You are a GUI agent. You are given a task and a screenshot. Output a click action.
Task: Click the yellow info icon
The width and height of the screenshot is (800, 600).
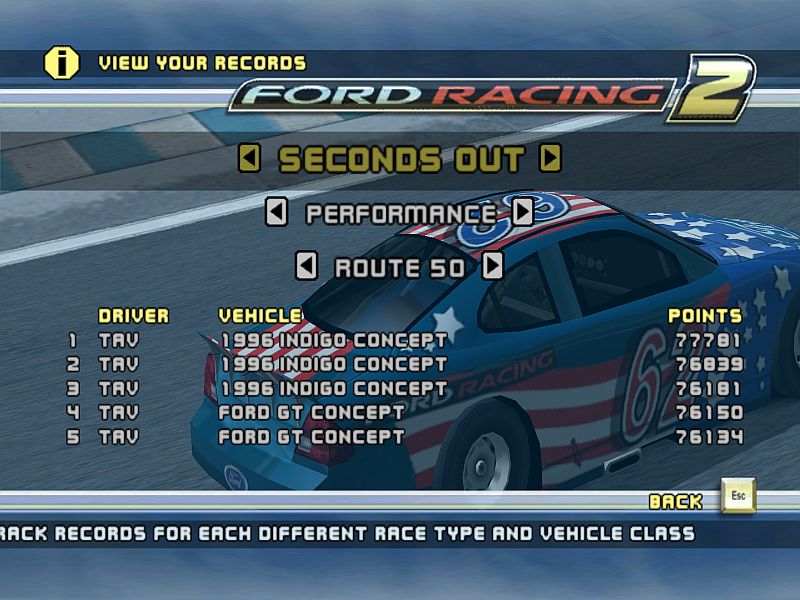pos(62,63)
